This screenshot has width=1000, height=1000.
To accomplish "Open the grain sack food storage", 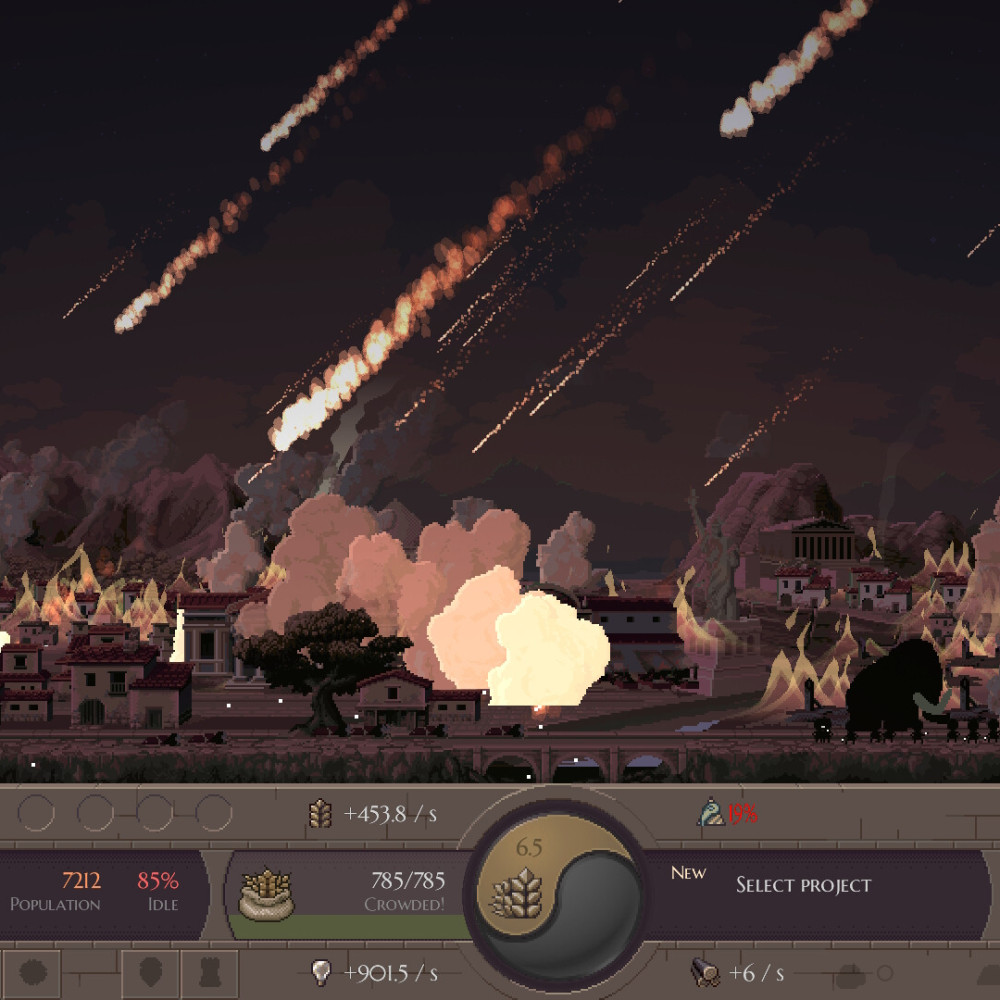I will point(266,893).
